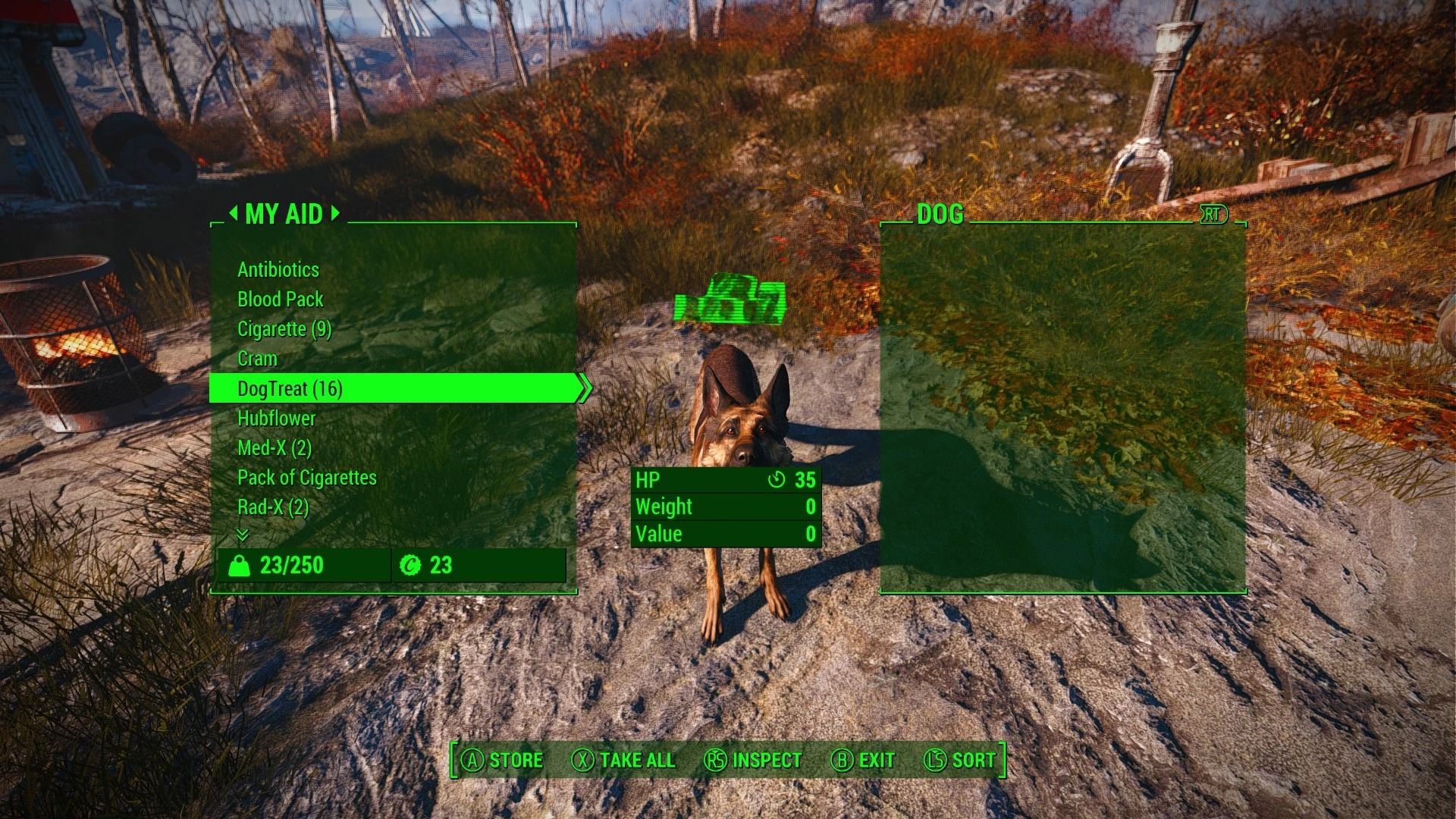Select the Cram item entry
This screenshot has width=1456, height=819.
pos(258,359)
